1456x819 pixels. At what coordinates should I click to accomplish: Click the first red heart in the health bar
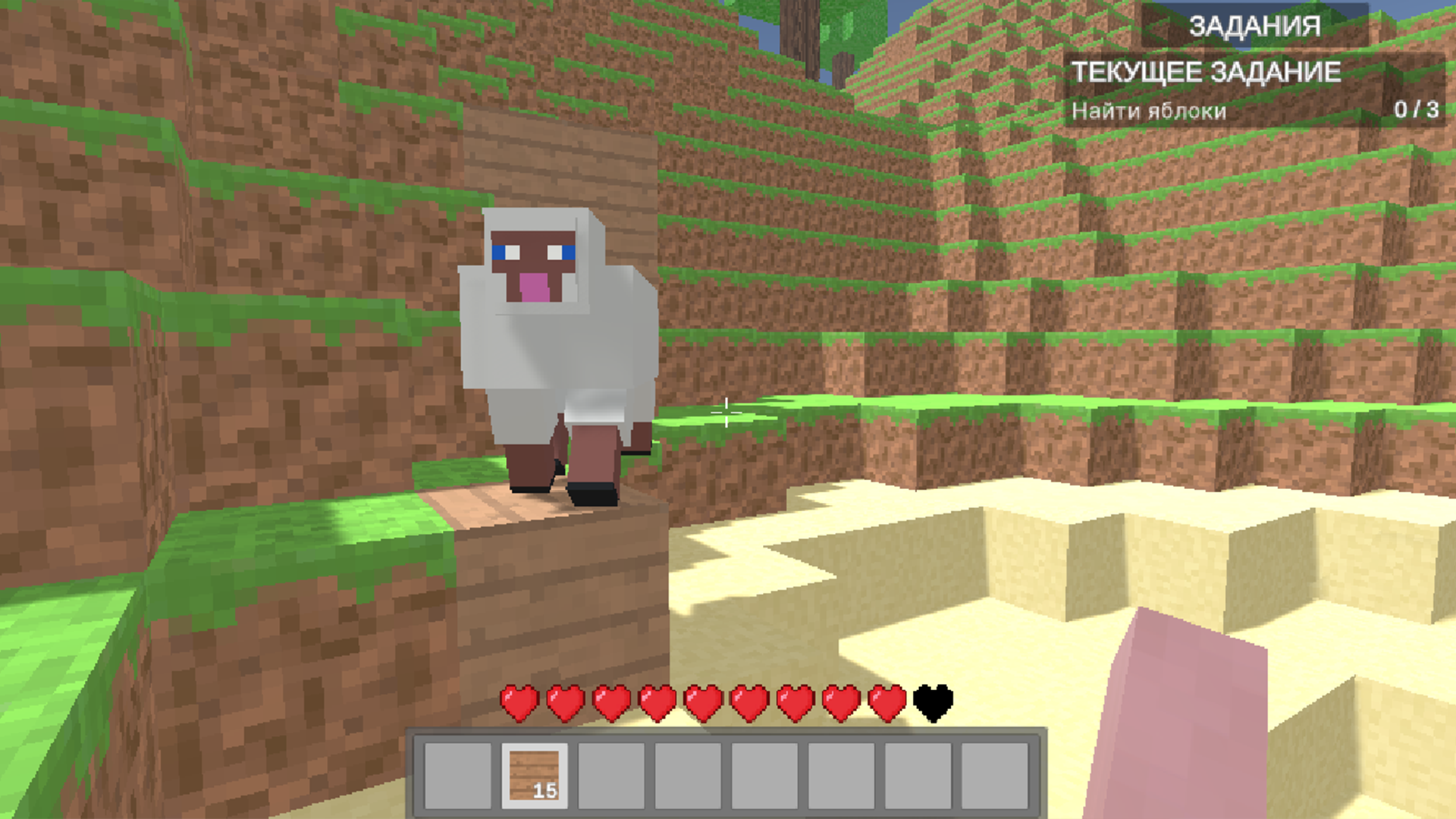pyautogui.click(x=518, y=704)
